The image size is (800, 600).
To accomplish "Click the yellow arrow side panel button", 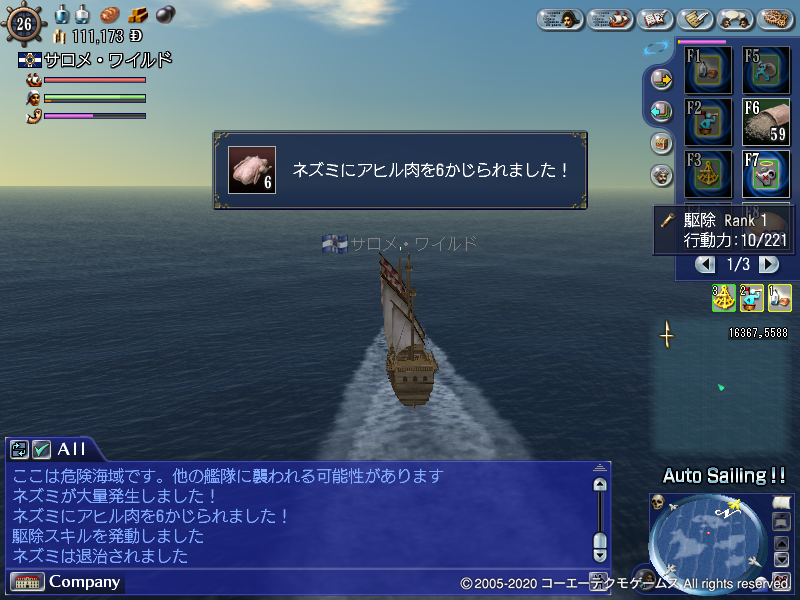I will coord(660,79).
